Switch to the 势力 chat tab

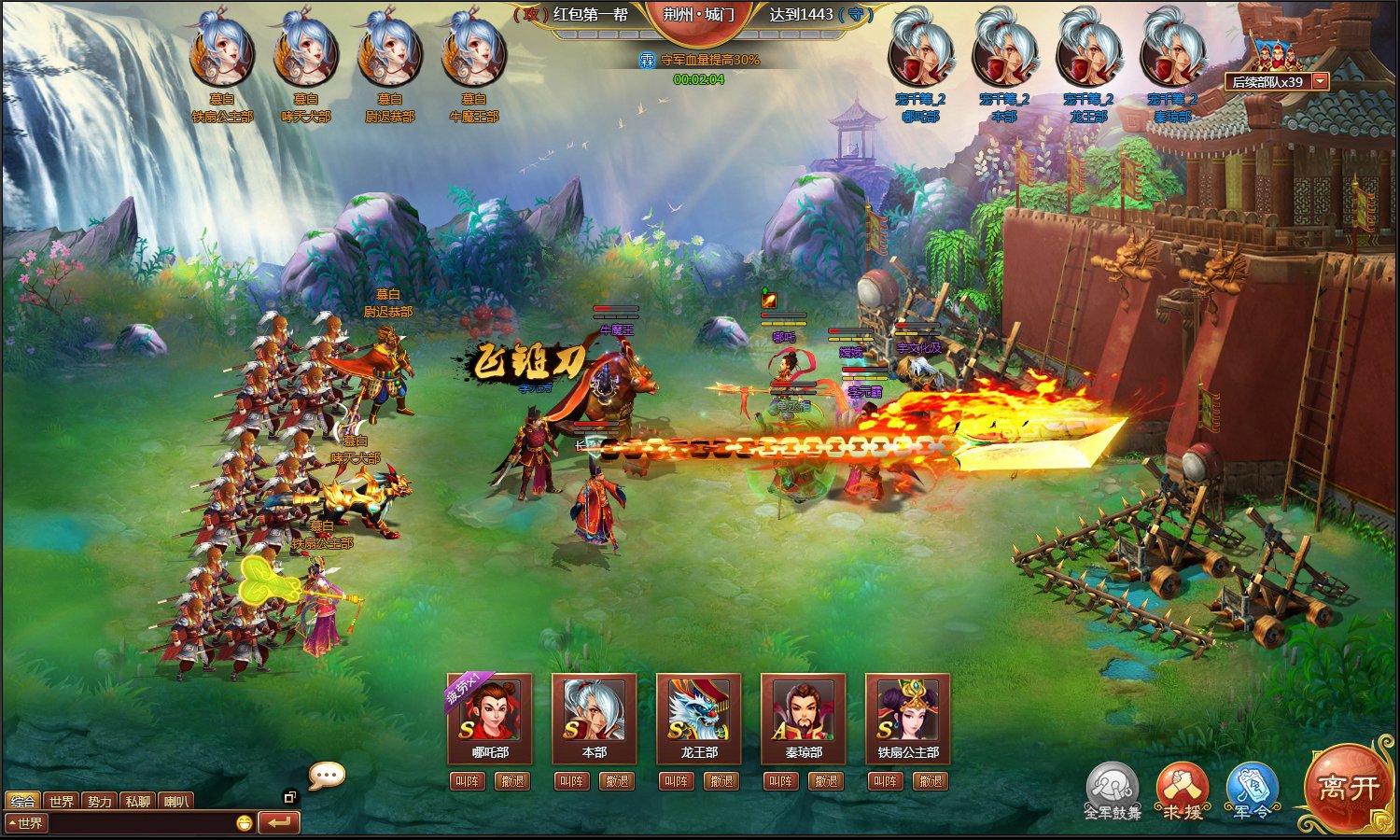tap(99, 801)
